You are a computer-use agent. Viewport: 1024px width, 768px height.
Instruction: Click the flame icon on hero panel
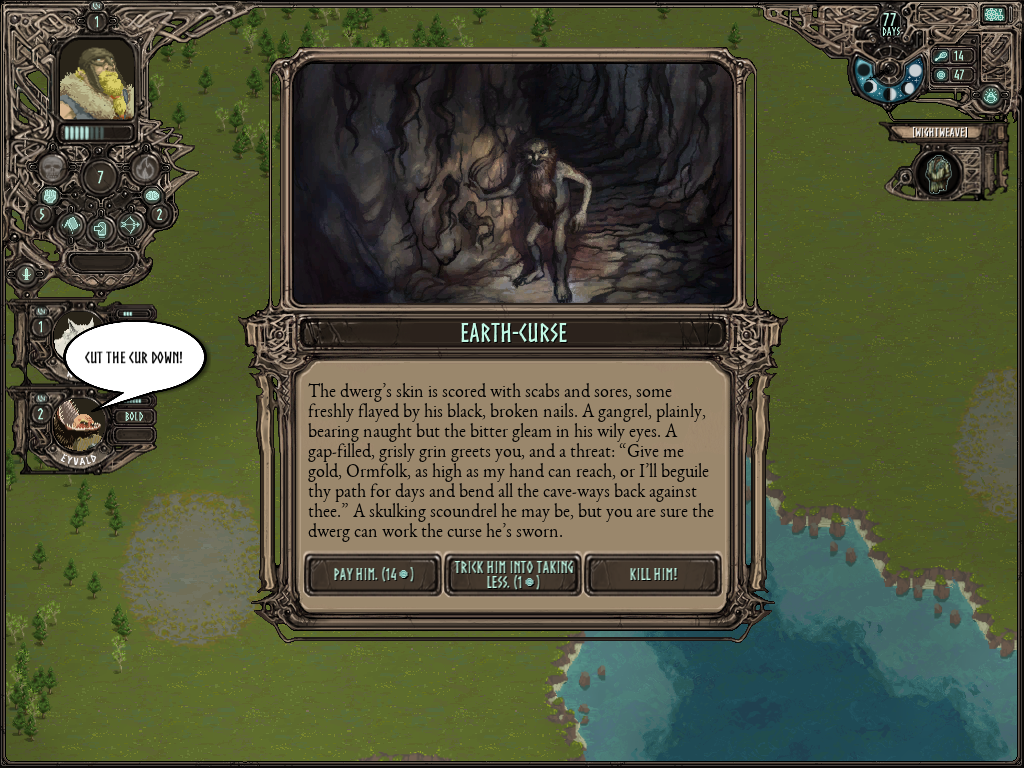(x=146, y=168)
